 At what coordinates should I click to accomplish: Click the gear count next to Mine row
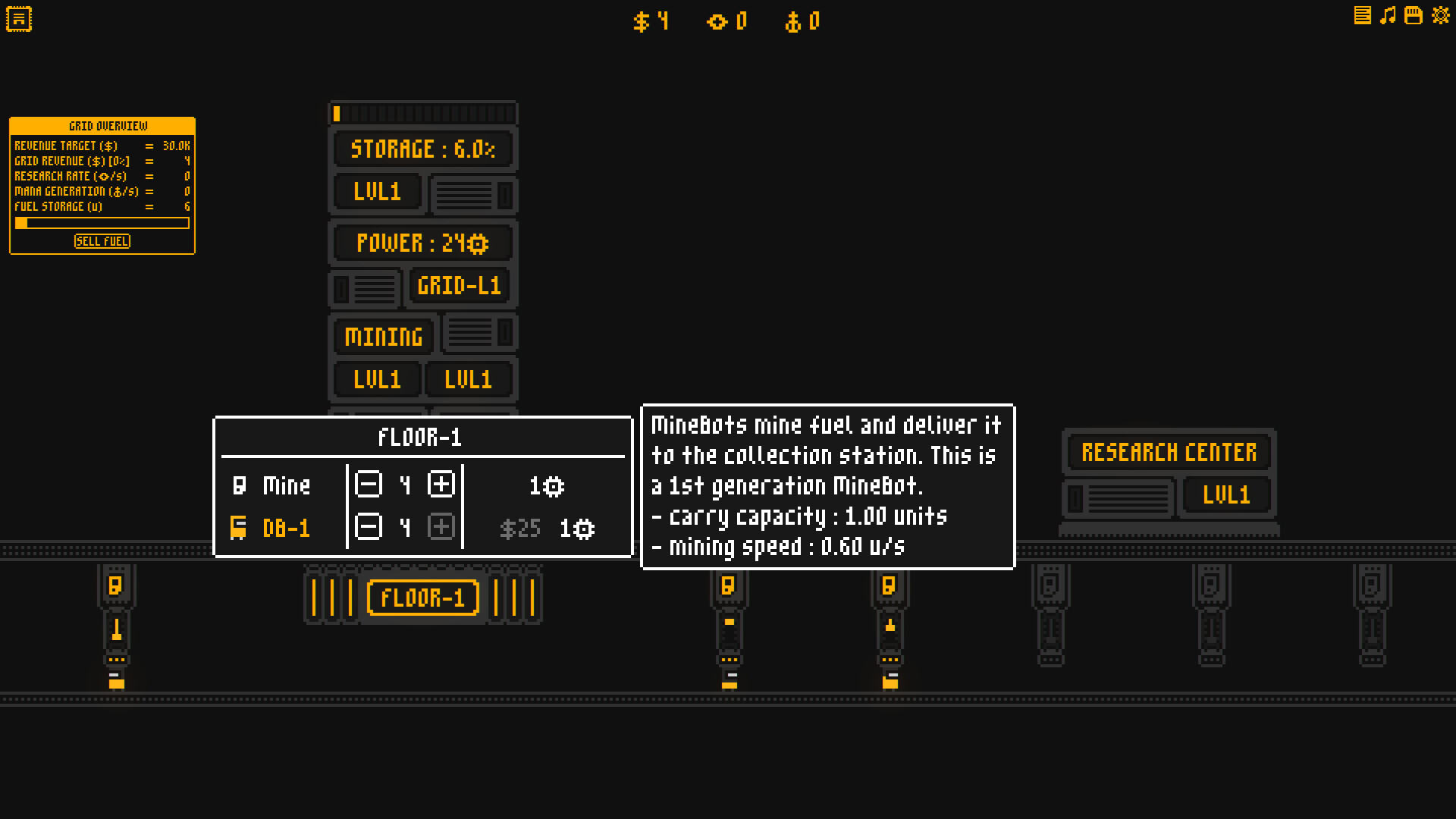(x=548, y=485)
